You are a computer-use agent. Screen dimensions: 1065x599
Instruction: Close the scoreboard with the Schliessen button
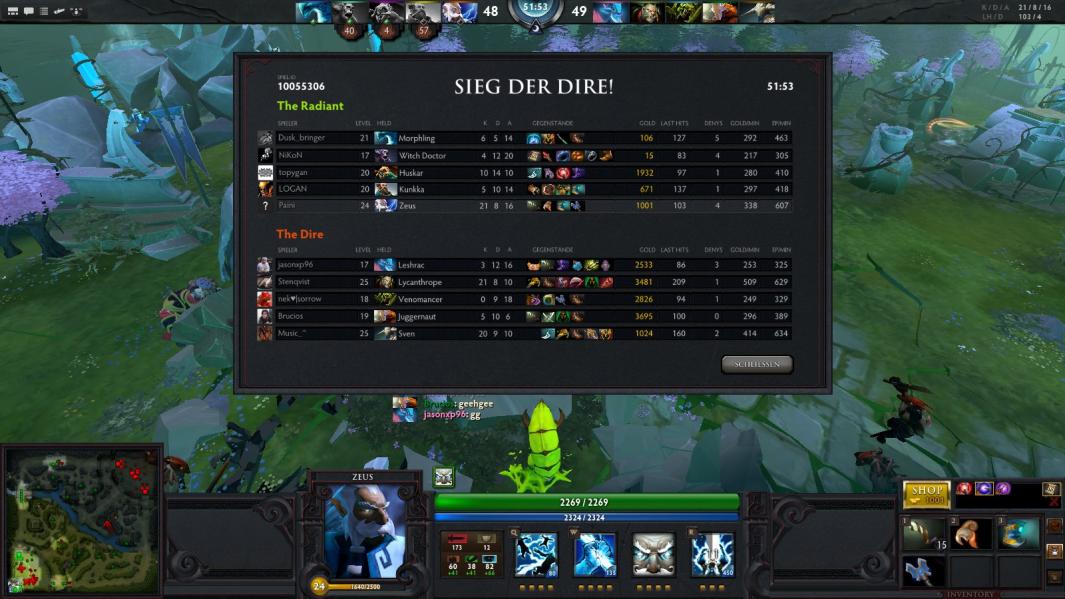[756, 365]
